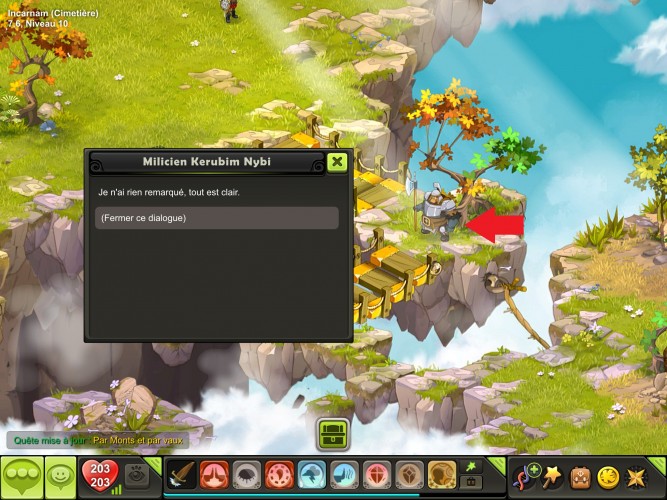The image size is (667, 500).
Task: Activate the blue tree spell icon
Action: point(311,475)
